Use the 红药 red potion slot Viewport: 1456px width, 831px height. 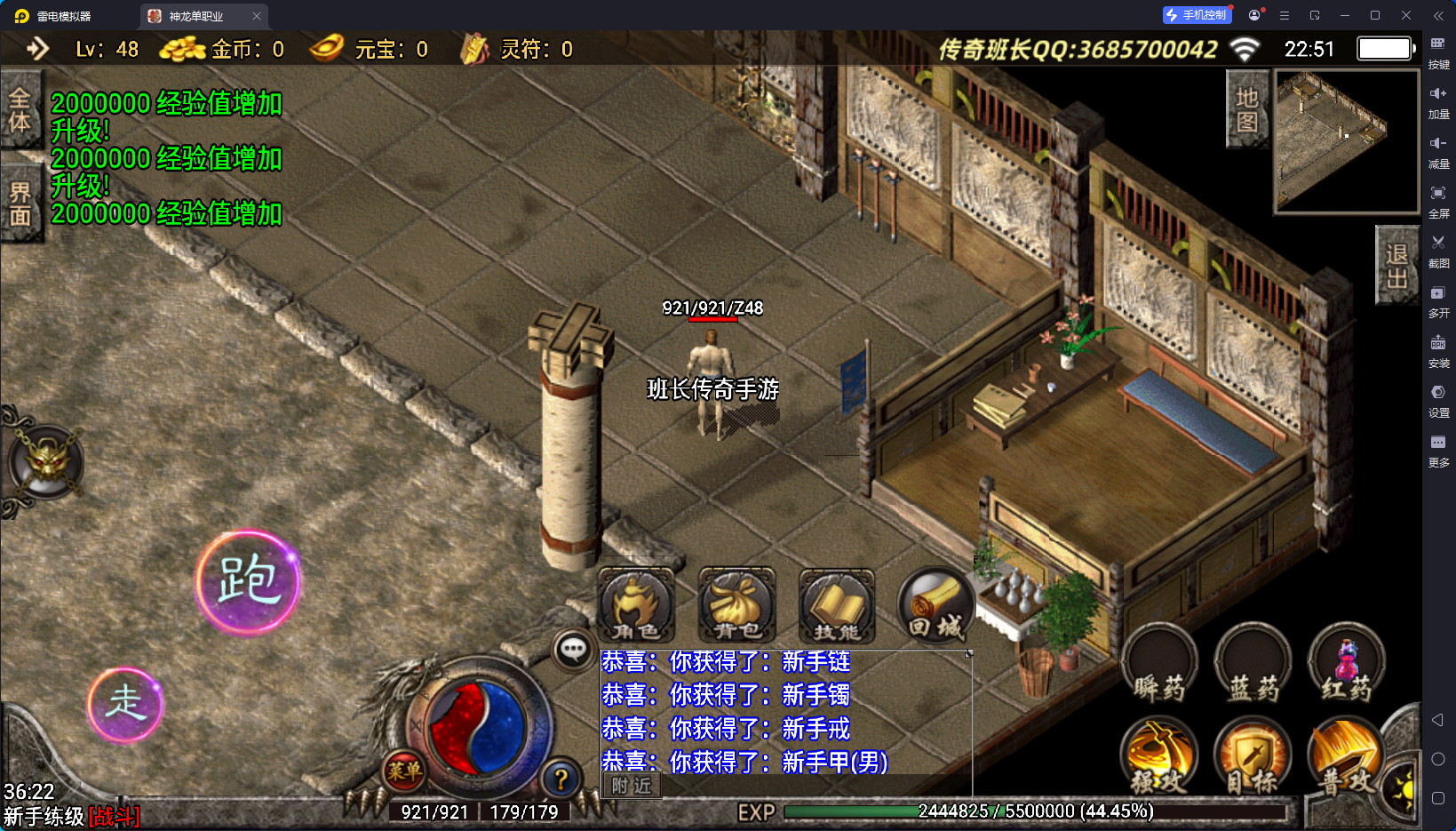coord(1346,665)
